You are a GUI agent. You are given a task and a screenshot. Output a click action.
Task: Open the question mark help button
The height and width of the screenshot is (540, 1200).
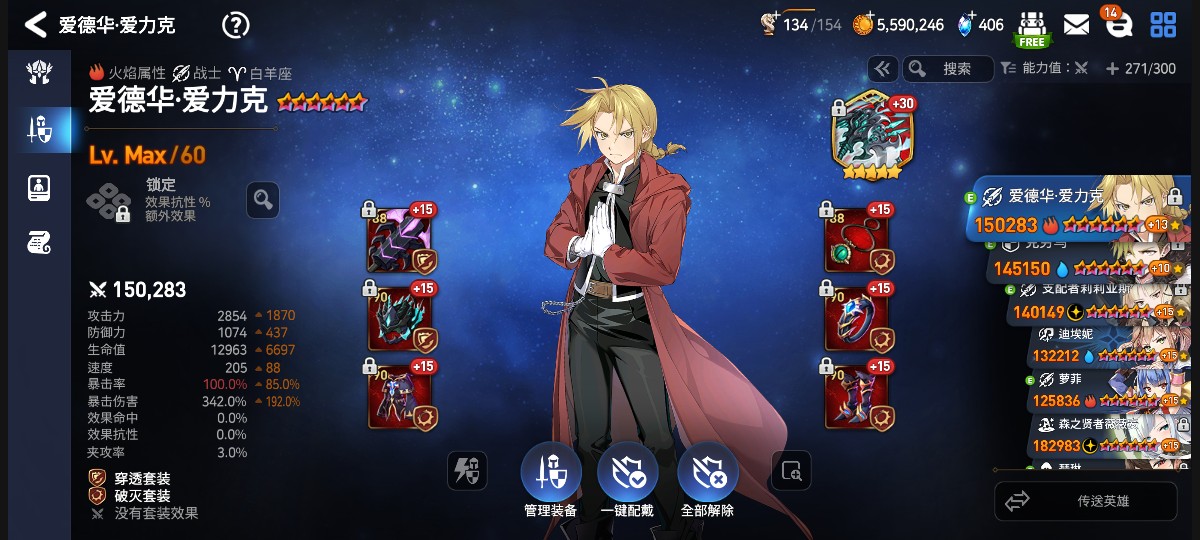235,24
